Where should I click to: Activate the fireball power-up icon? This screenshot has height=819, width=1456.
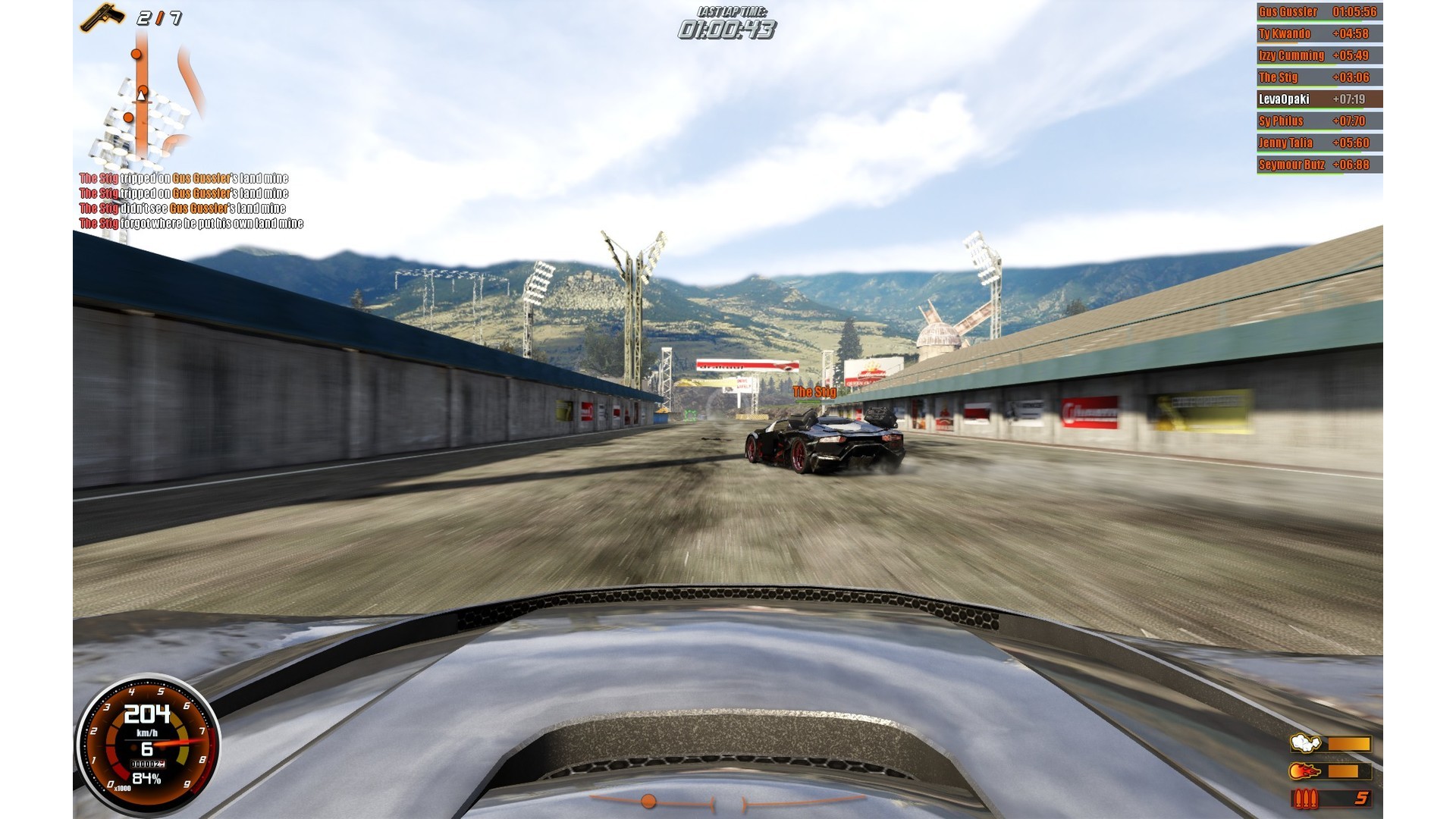click(1305, 771)
